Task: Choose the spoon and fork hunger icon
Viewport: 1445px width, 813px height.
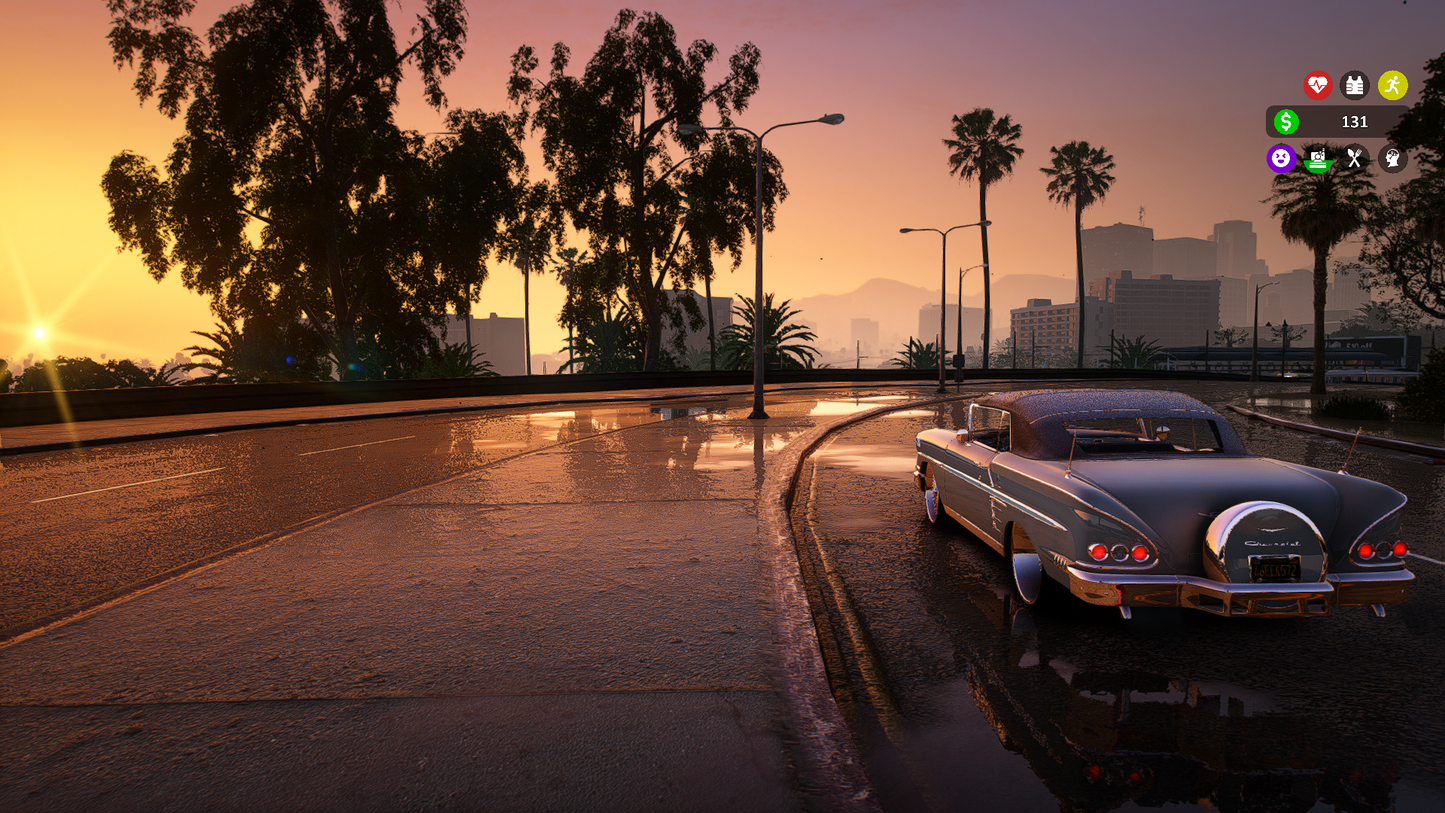Action: [x=1354, y=158]
